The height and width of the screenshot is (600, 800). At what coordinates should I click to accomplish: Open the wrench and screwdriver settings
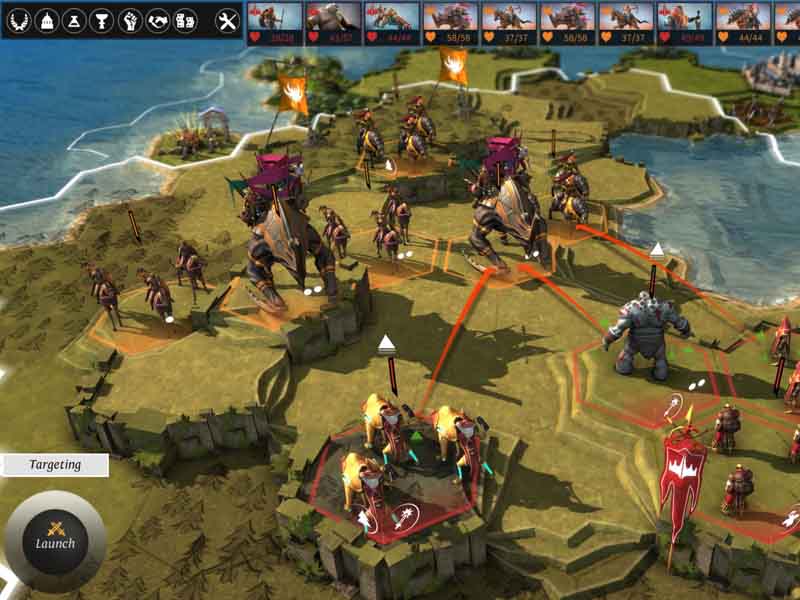(x=228, y=20)
